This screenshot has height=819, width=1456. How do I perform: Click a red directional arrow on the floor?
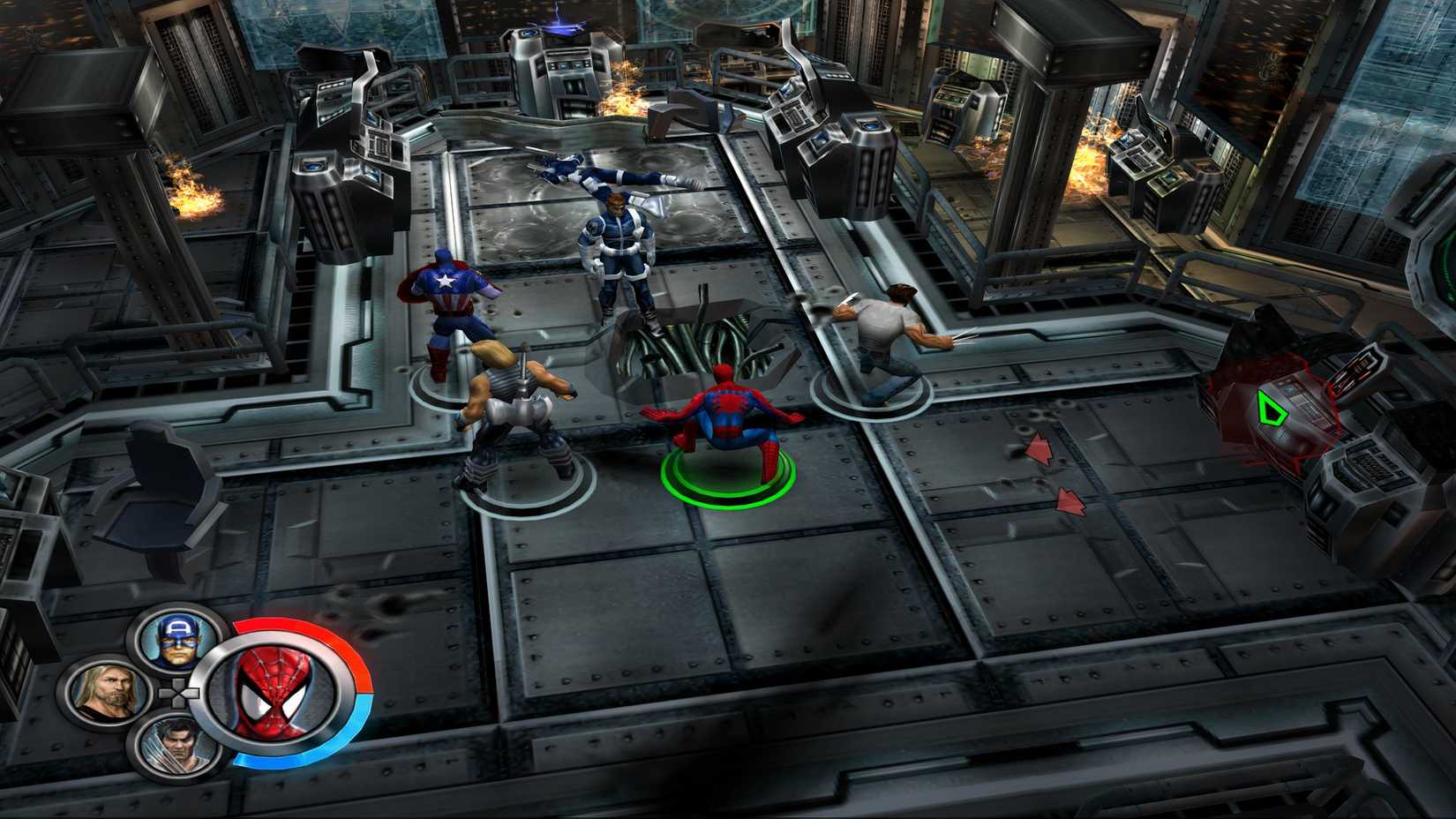(1039, 448)
